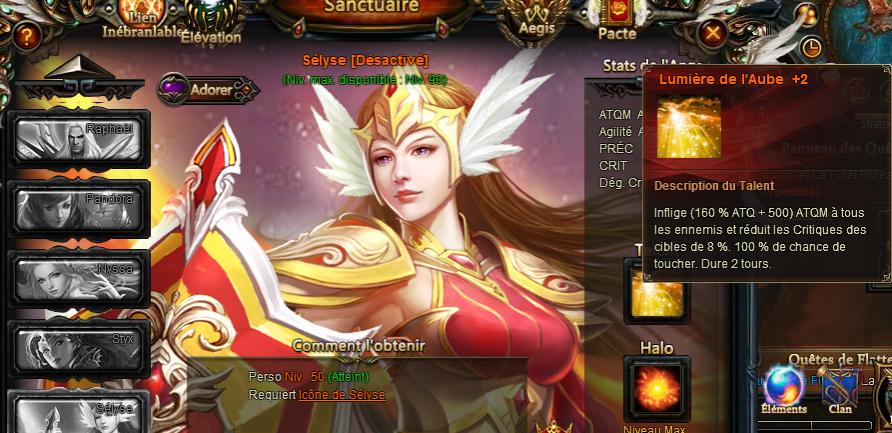Open the Aegis tab

pos(537,18)
